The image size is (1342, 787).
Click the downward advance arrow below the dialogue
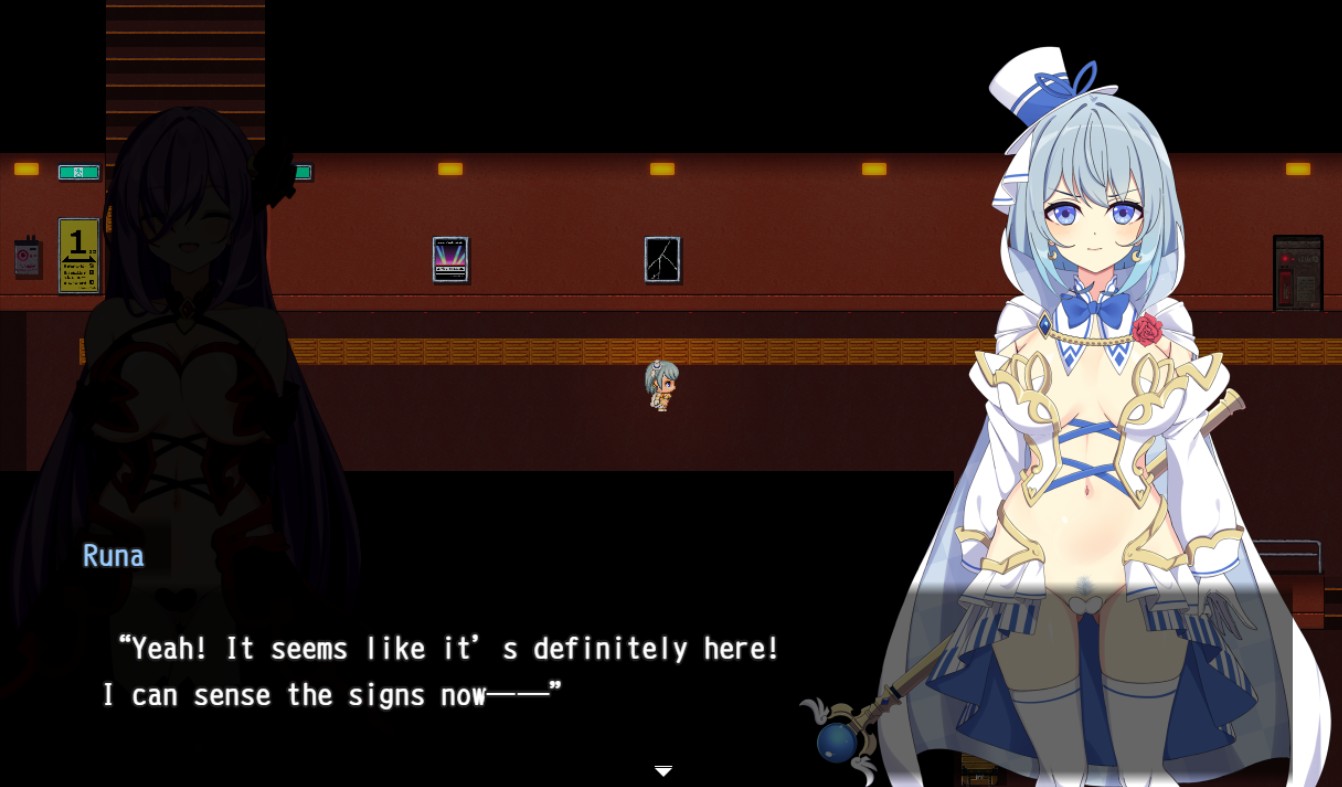tap(663, 772)
